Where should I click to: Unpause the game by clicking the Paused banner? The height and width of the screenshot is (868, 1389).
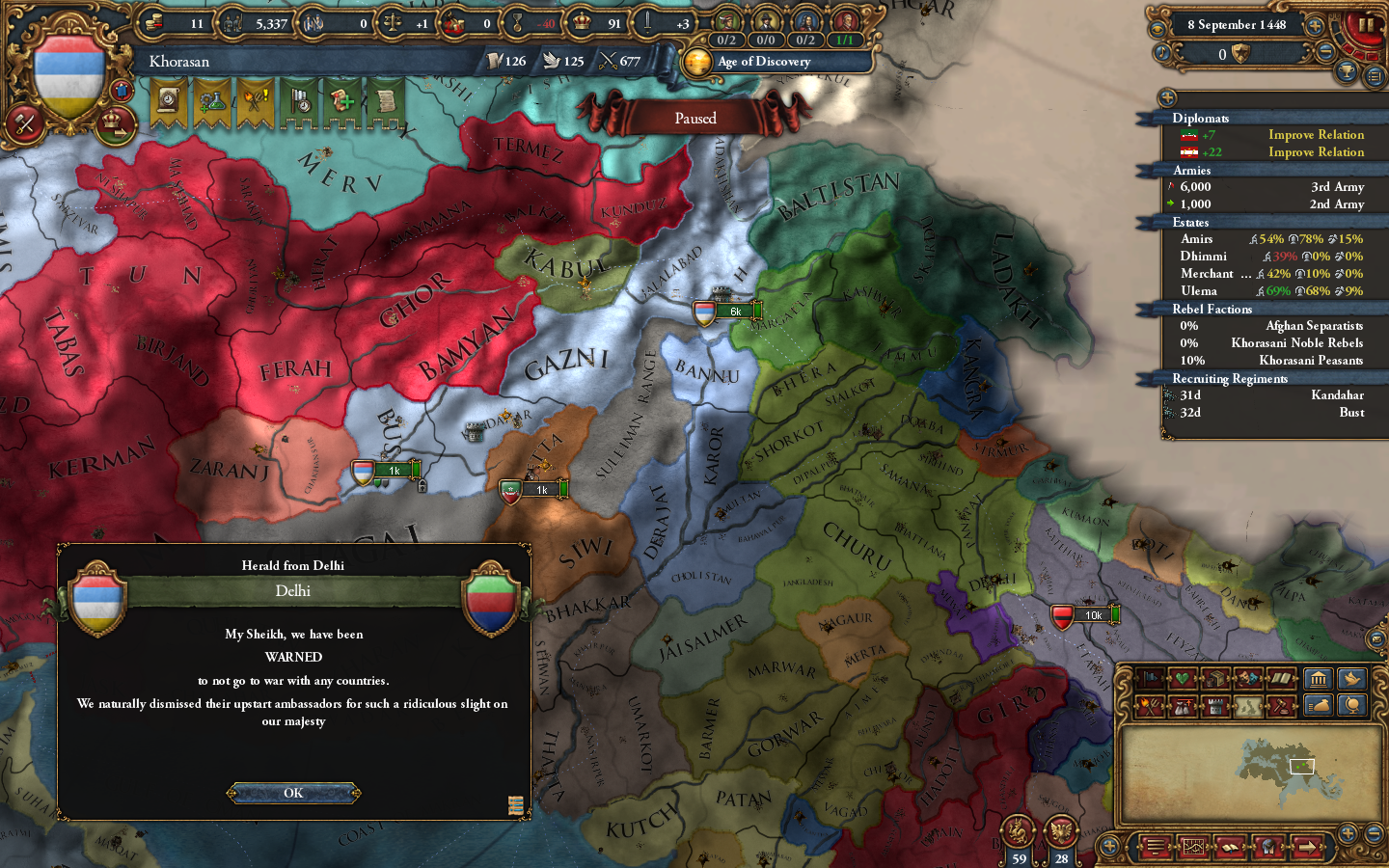694,118
